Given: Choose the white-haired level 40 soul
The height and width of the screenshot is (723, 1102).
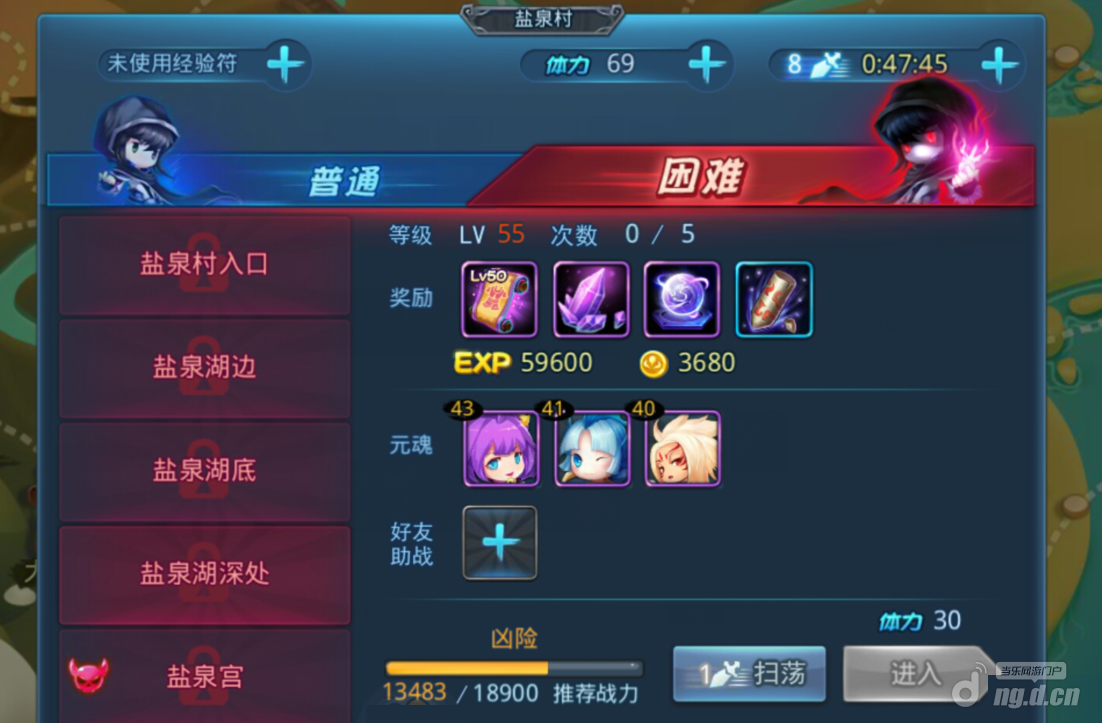Looking at the screenshot, I should click(683, 449).
